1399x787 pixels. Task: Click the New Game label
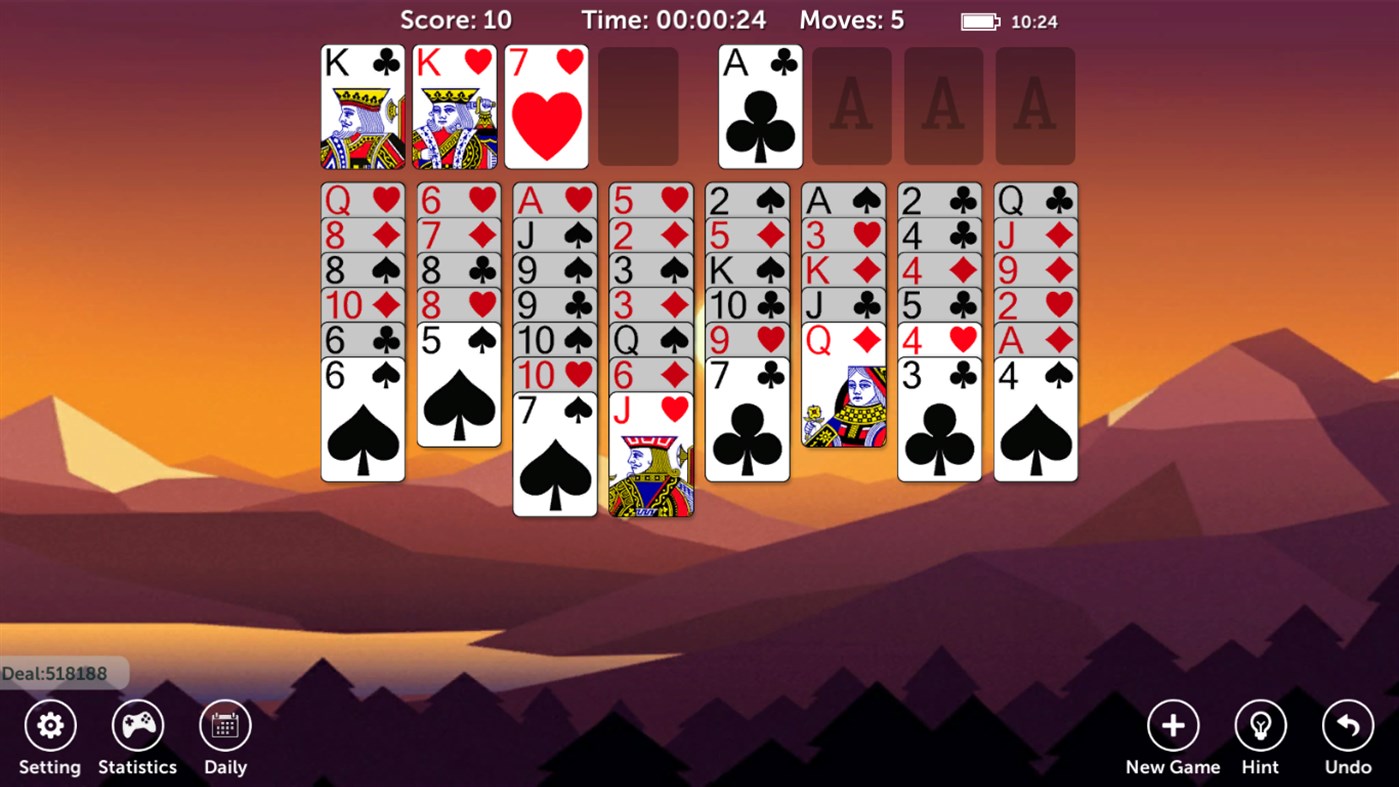pyautogui.click(x=1172, y=767)
